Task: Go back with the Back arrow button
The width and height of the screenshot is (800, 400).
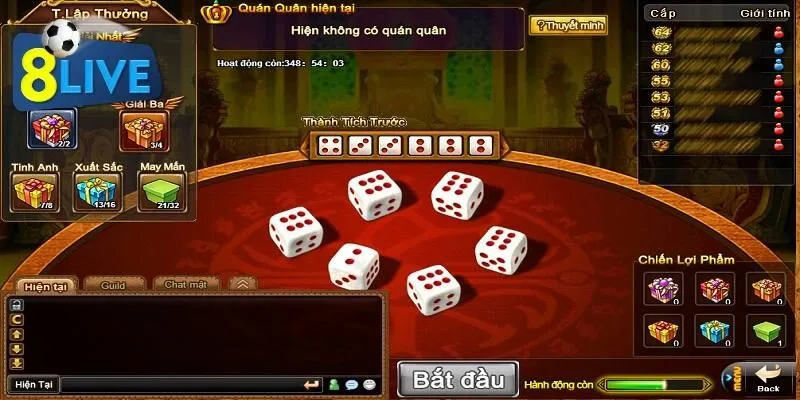Action: 768,379
